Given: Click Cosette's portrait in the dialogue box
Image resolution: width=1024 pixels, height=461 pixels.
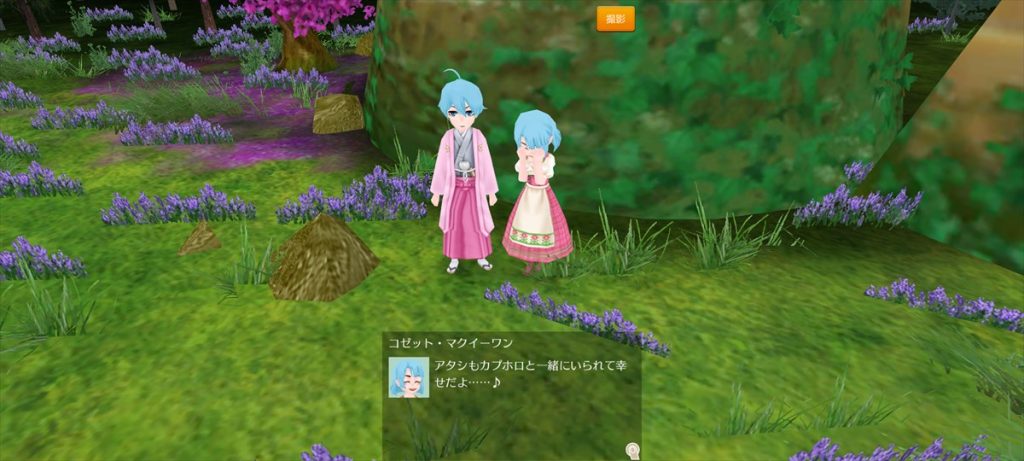Looking at the screenshot, I should pos(409,378).
